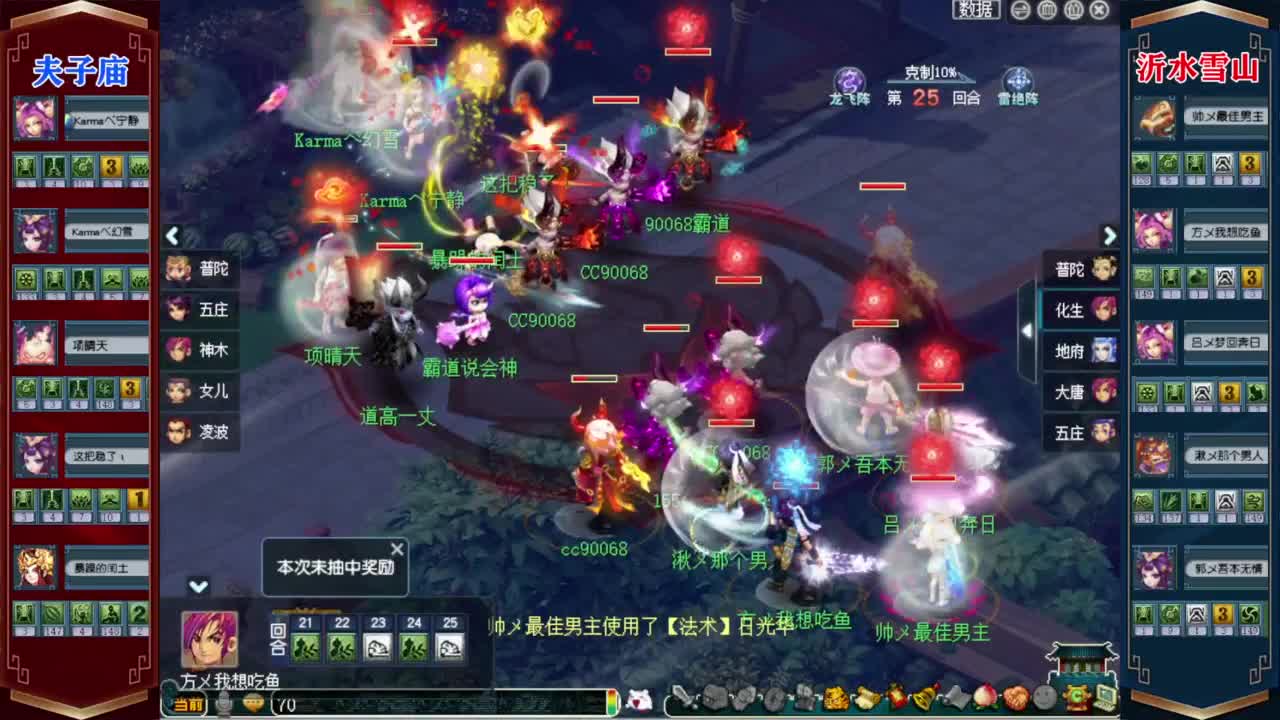Click the down chevron below the left team panel
This screenshot has height=720, width=1280.
pos(196,585)
